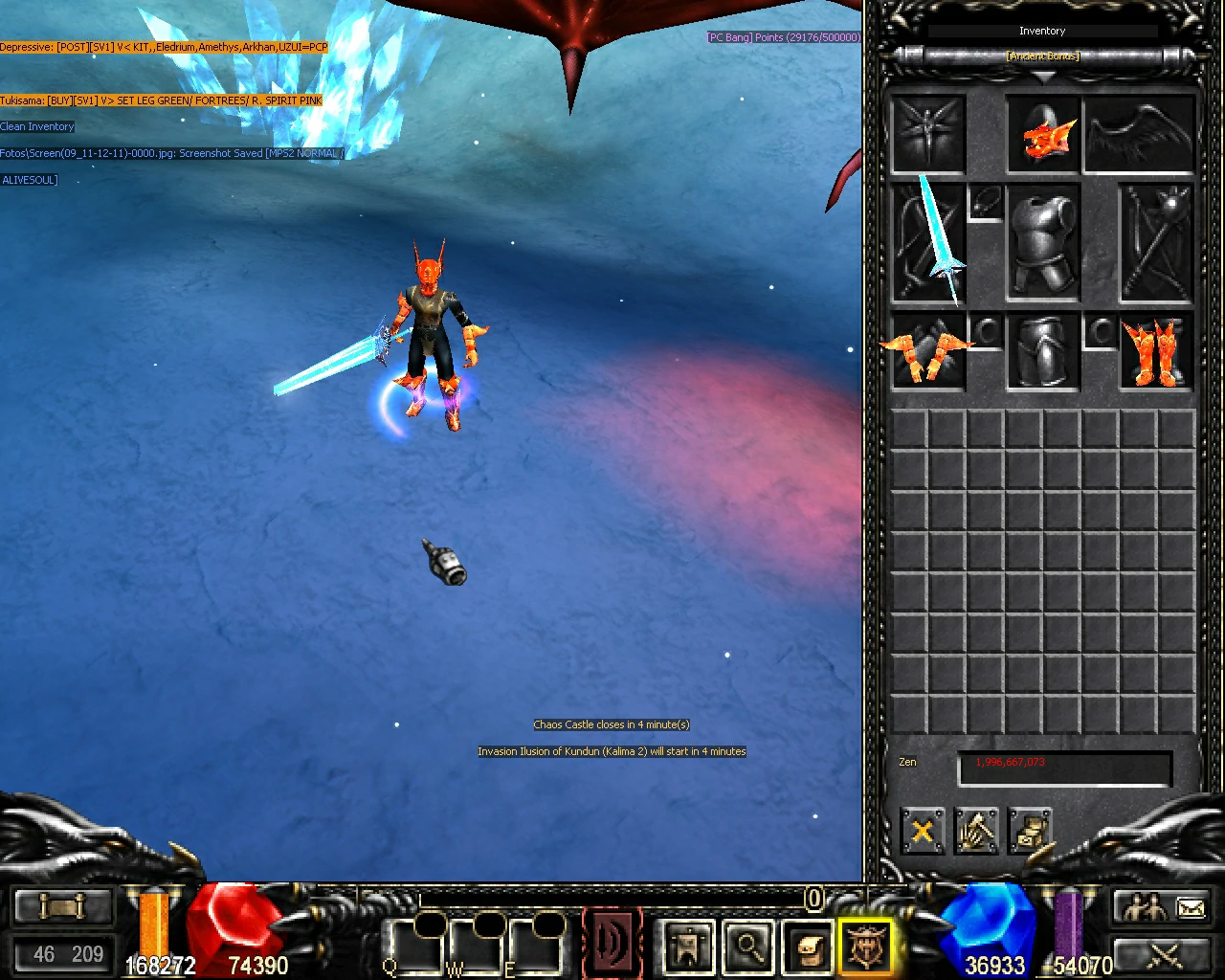The height and width of the screenshot is (980, 1225).
Task: Select the magnifying glass search icon
Action: click(x=749, y=947)
